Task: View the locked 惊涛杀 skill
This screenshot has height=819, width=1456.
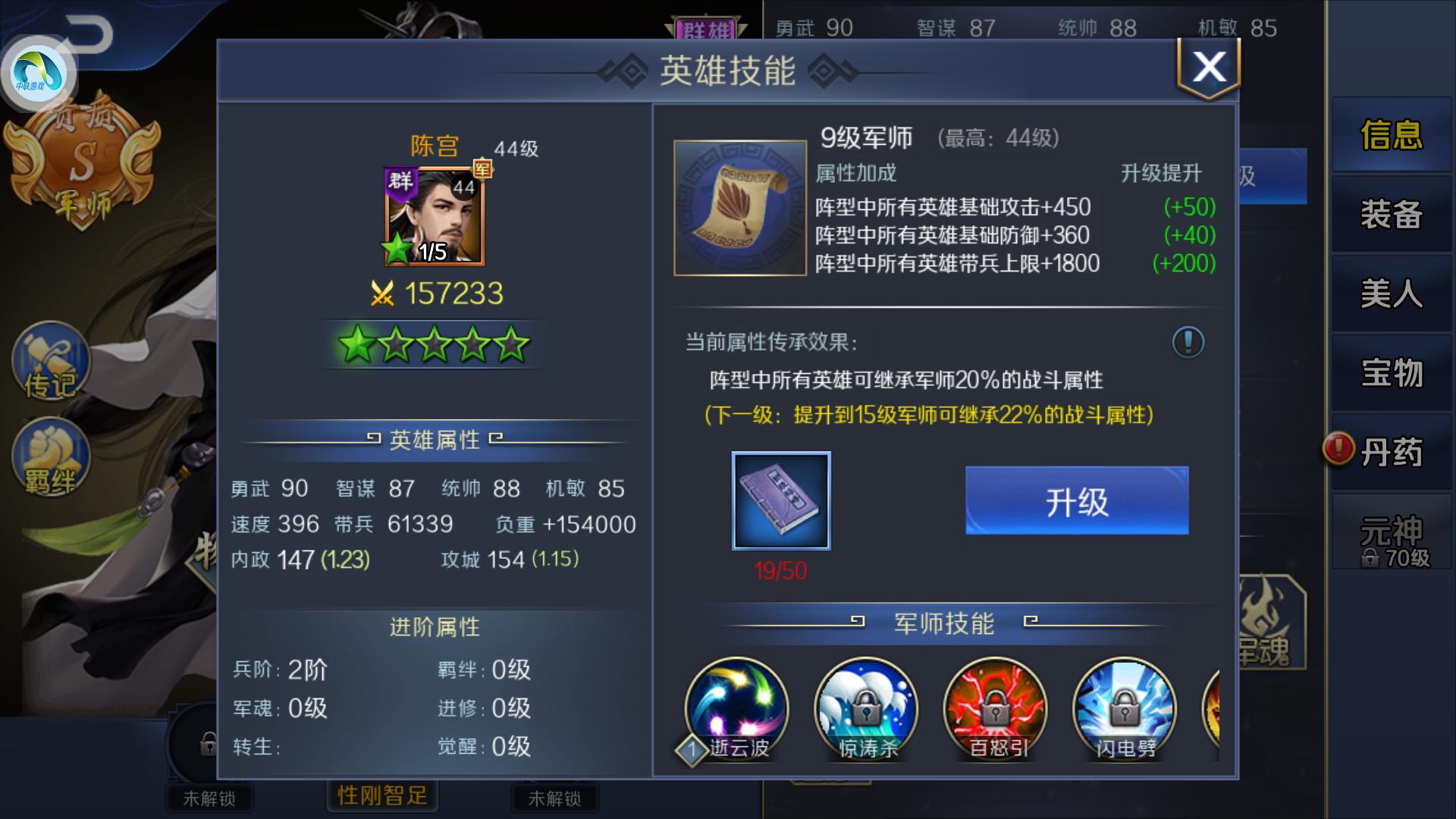Action: 864,707
